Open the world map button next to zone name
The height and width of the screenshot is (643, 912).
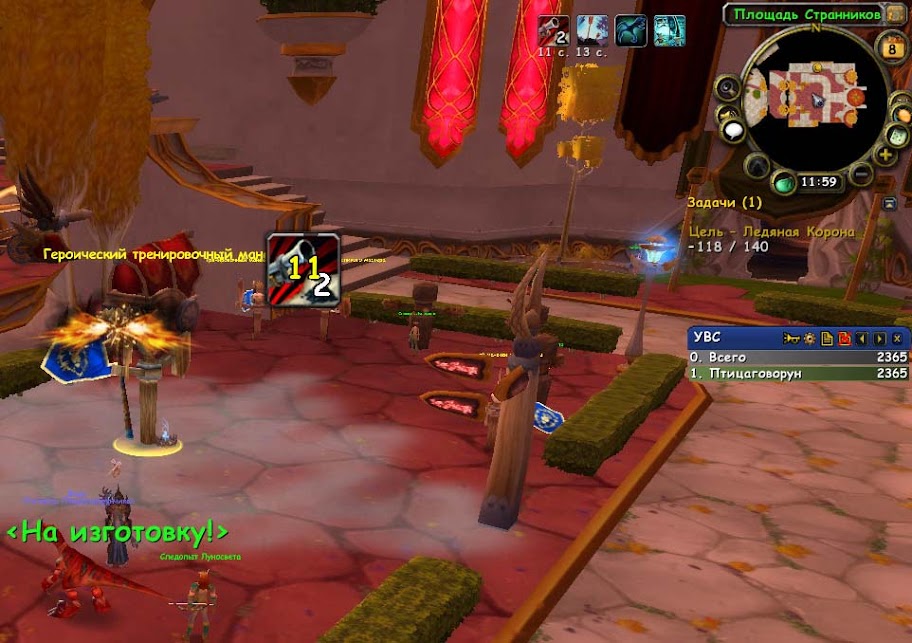[895, 14]
